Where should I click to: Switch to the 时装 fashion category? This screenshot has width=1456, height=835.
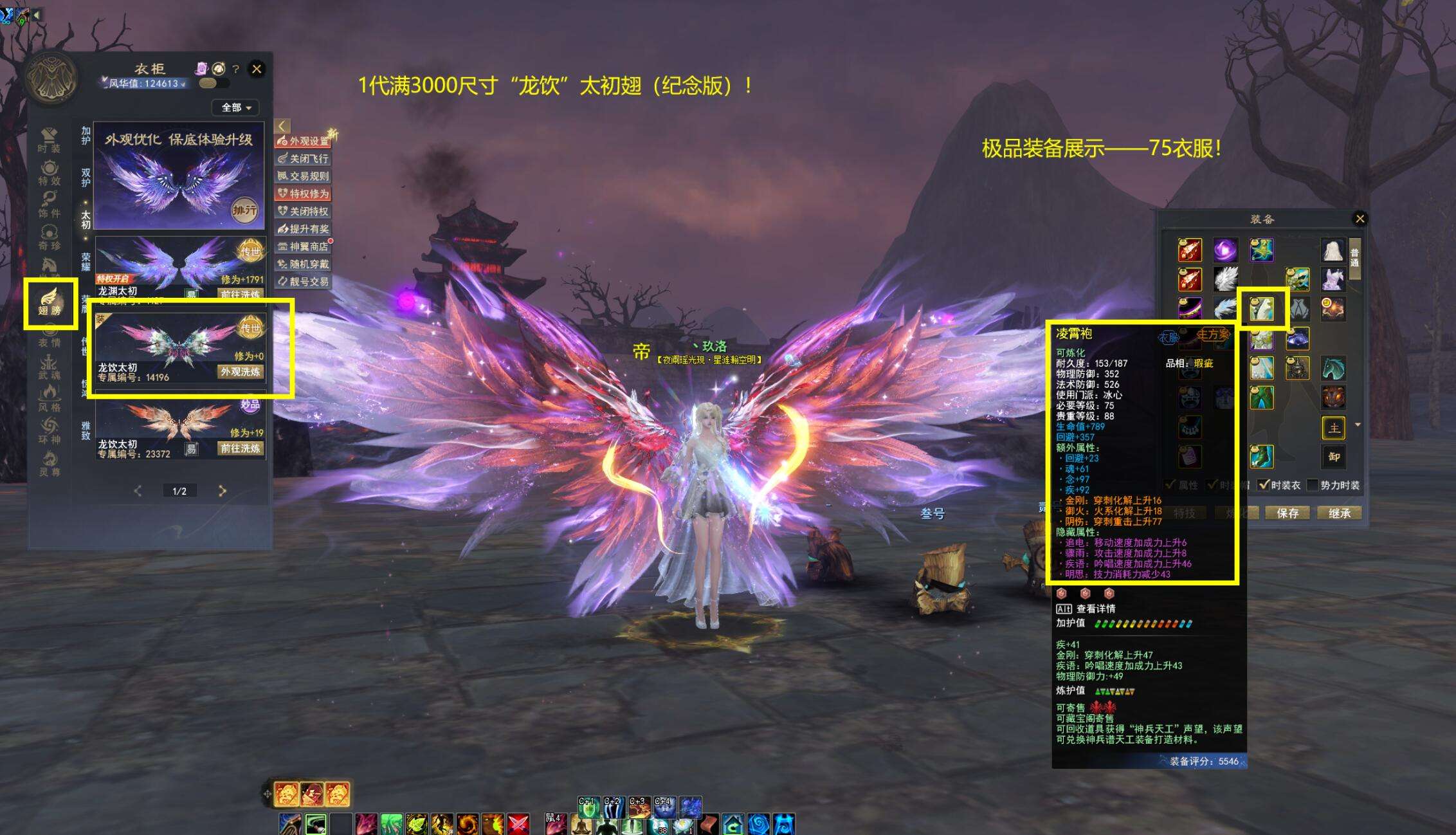[x=49, y=140]
